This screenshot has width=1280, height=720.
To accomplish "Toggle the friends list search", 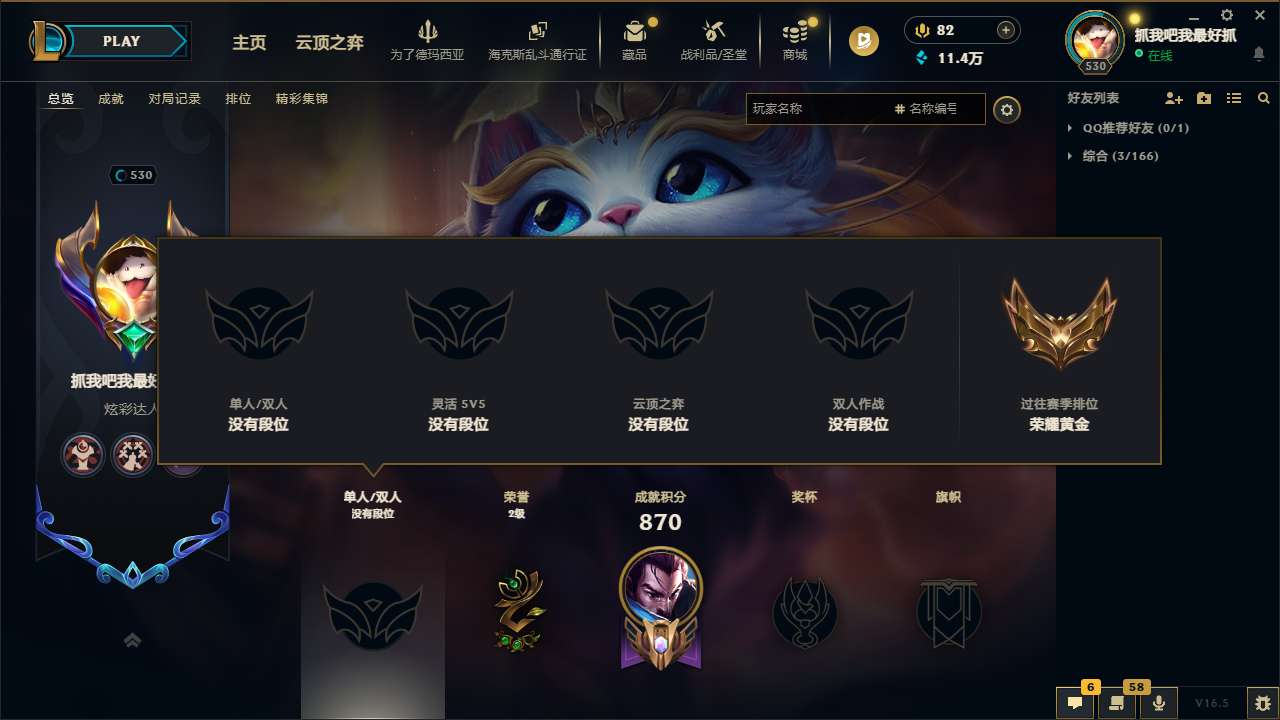I will [1264, 98].
